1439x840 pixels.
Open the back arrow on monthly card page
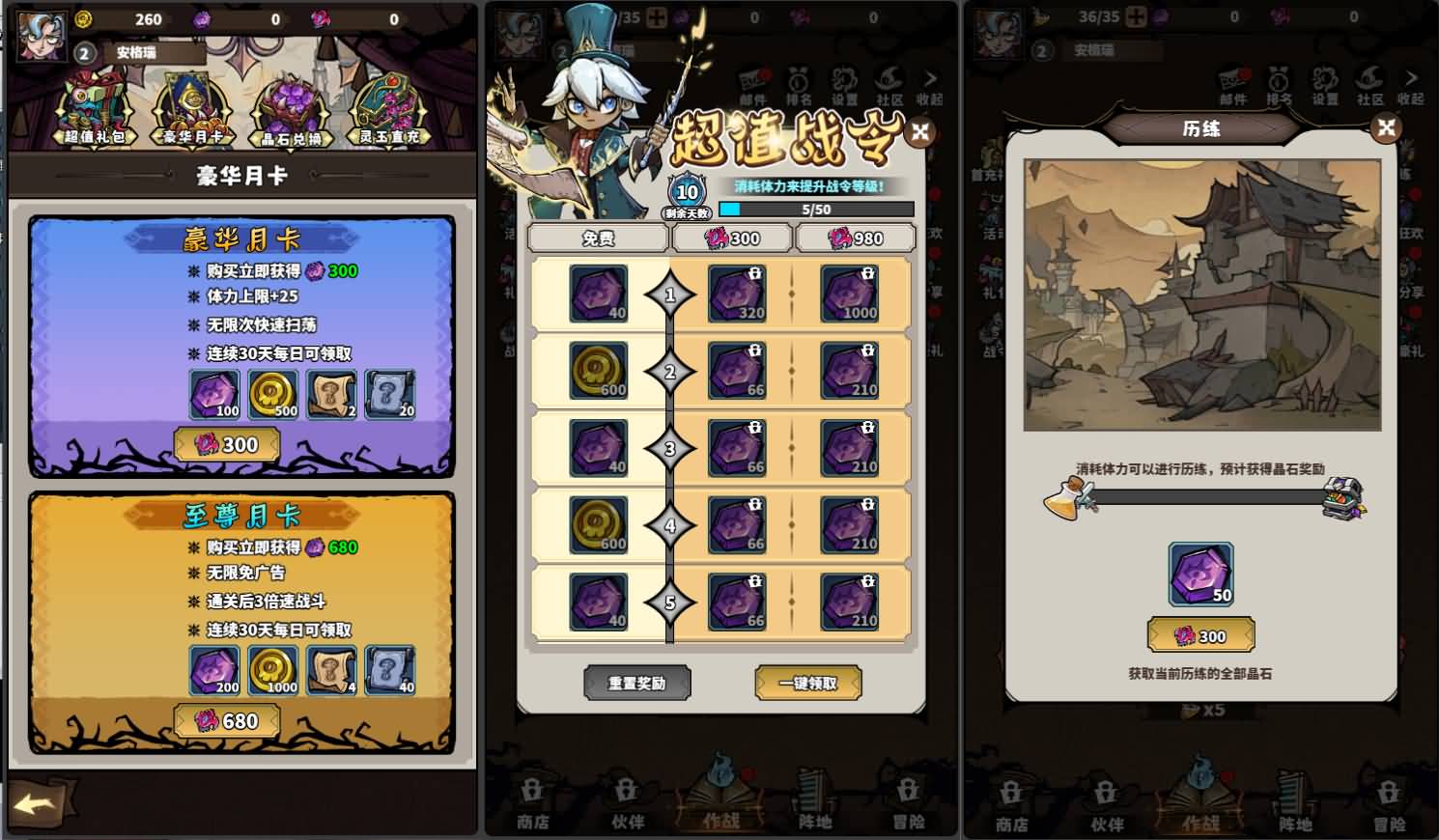(34, 804)
